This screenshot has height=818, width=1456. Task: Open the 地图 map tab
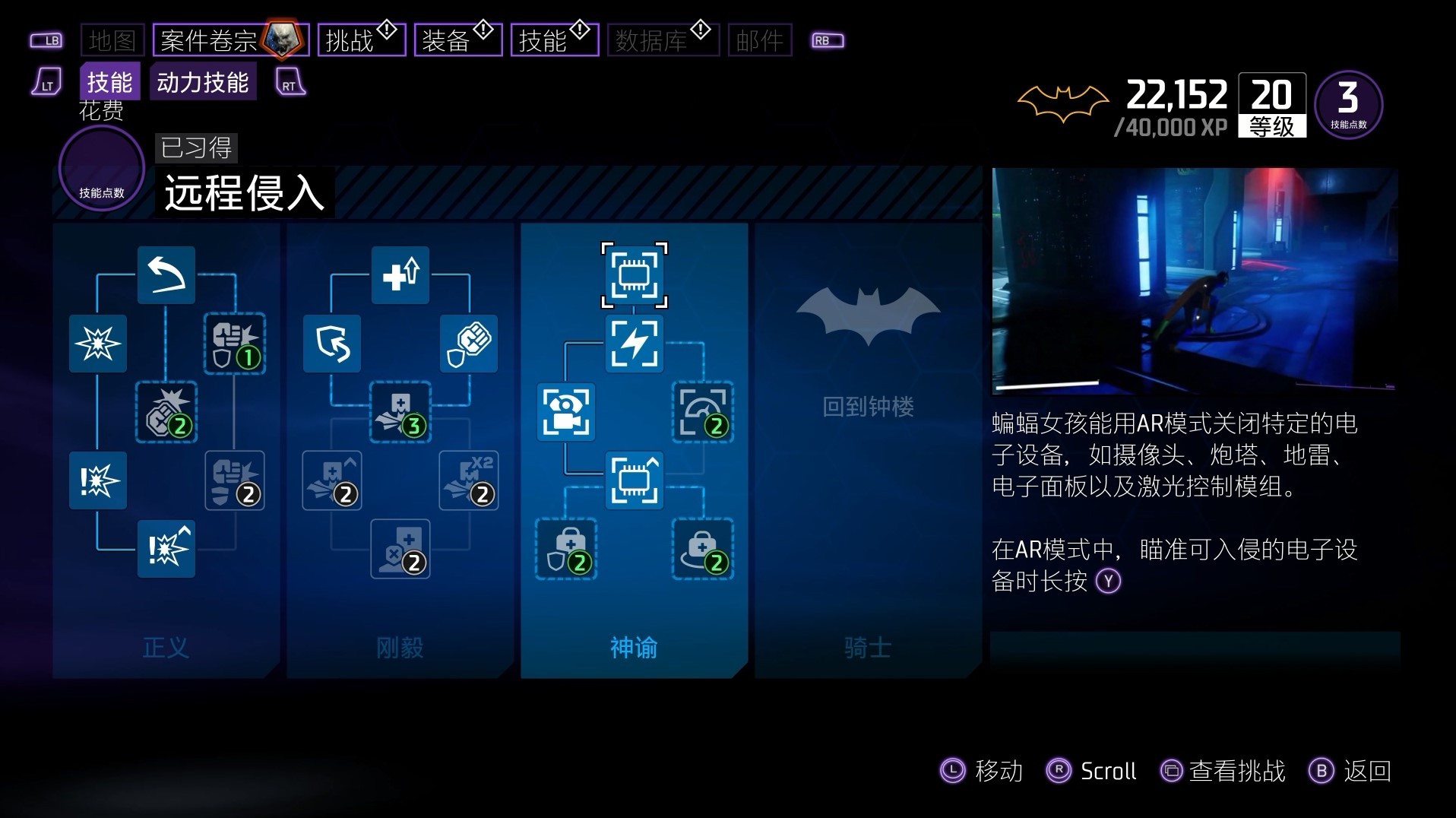112,40
